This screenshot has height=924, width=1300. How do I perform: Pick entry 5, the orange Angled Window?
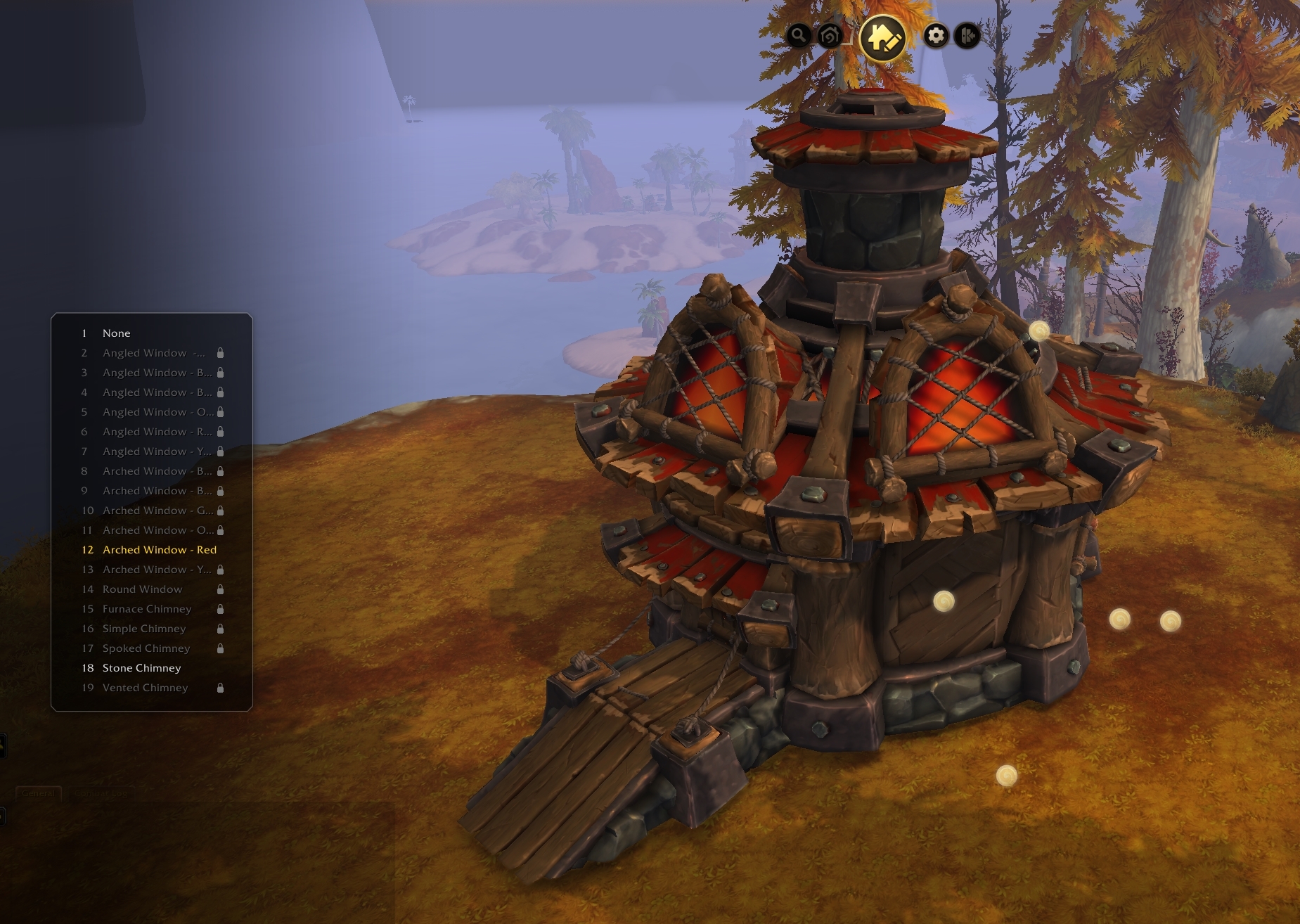coord(157,412)
